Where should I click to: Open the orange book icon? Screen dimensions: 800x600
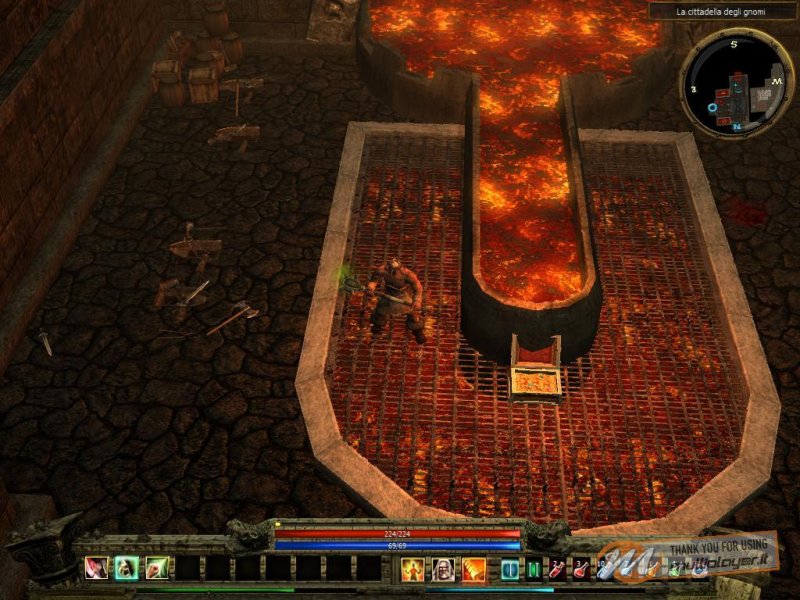point(473,570)
